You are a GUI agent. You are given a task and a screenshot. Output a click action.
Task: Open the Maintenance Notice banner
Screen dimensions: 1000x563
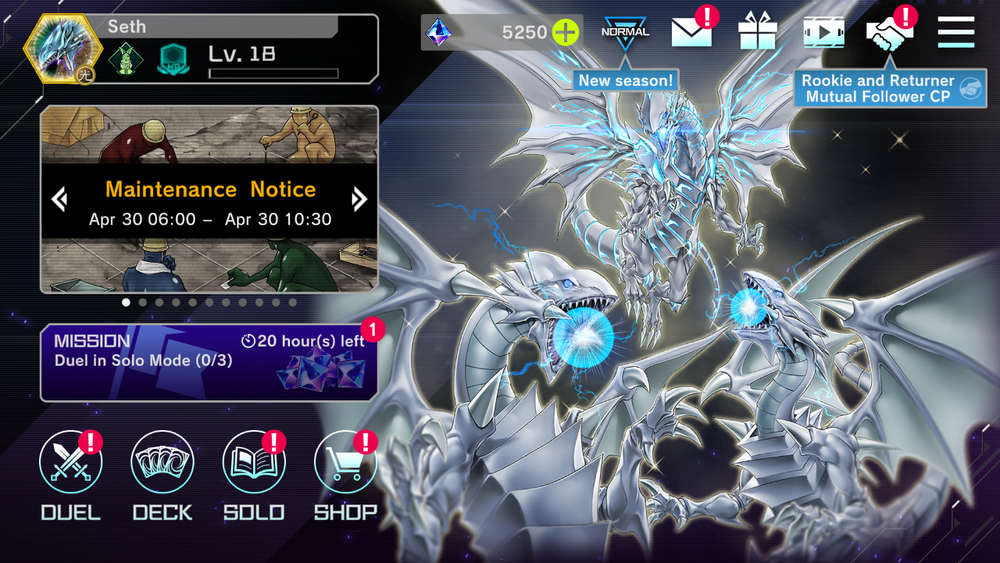209,200
